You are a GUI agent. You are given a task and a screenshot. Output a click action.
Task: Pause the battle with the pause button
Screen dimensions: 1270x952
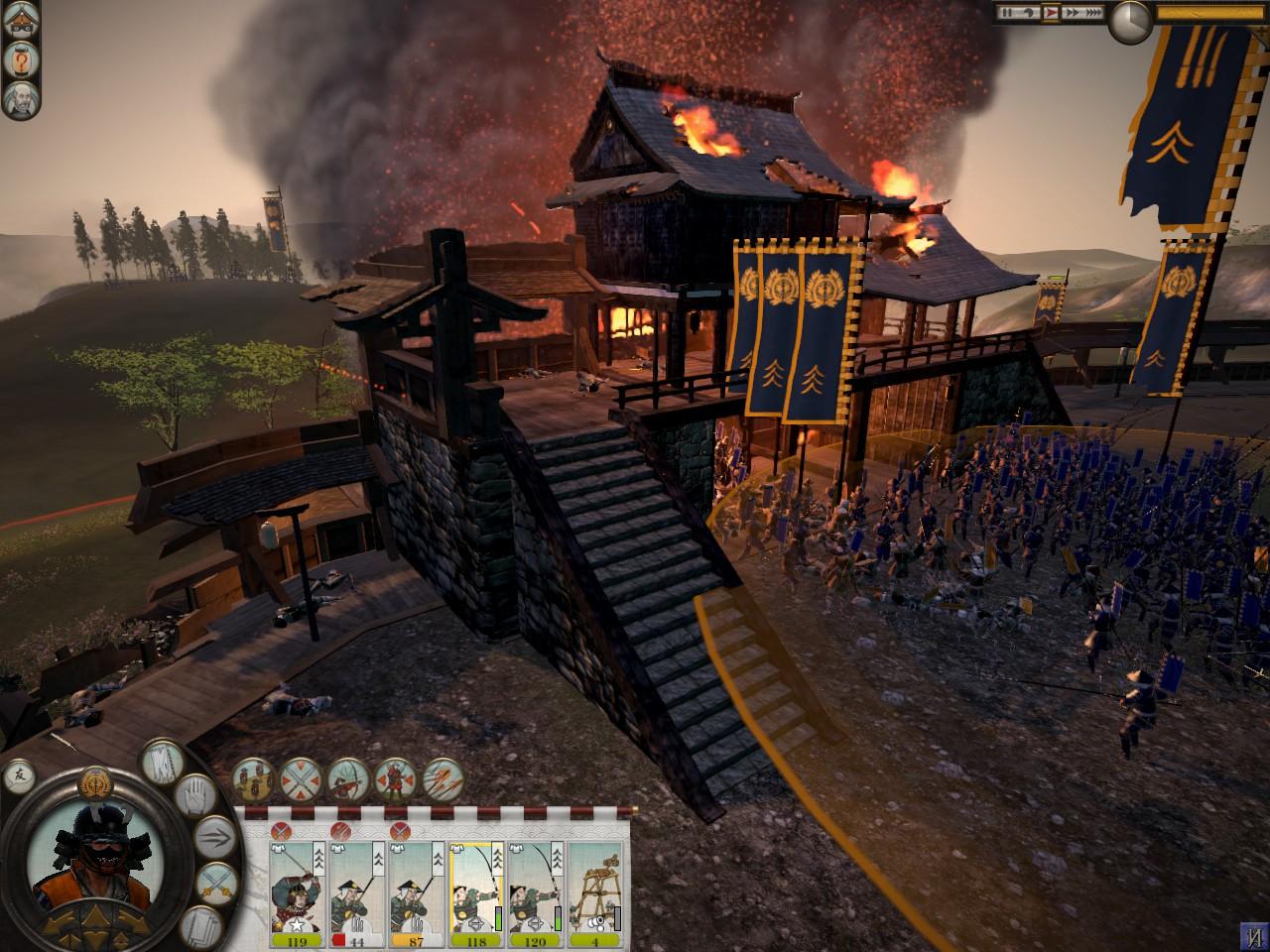click(1007, 13)
